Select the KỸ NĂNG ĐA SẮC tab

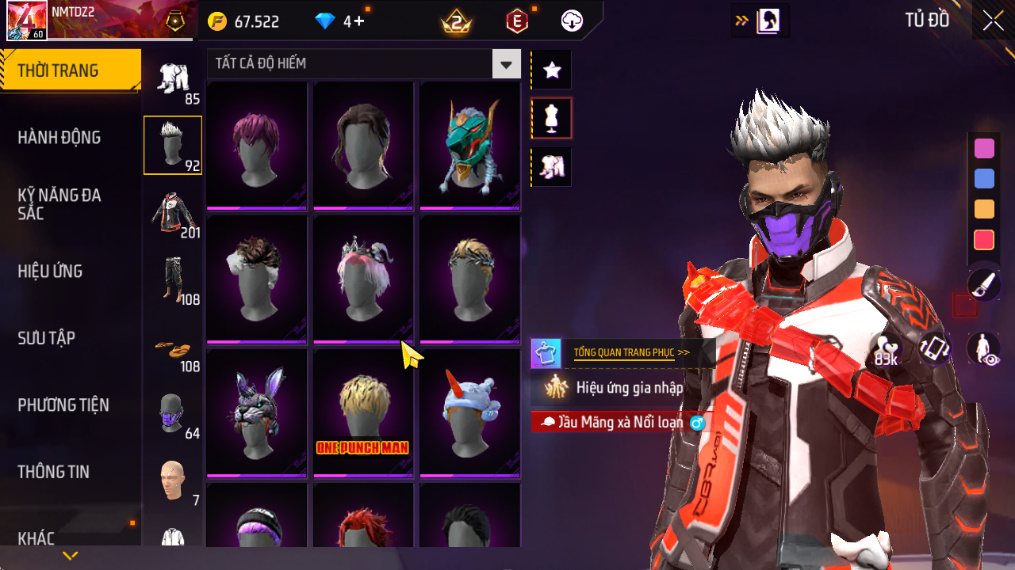point(60,204)
